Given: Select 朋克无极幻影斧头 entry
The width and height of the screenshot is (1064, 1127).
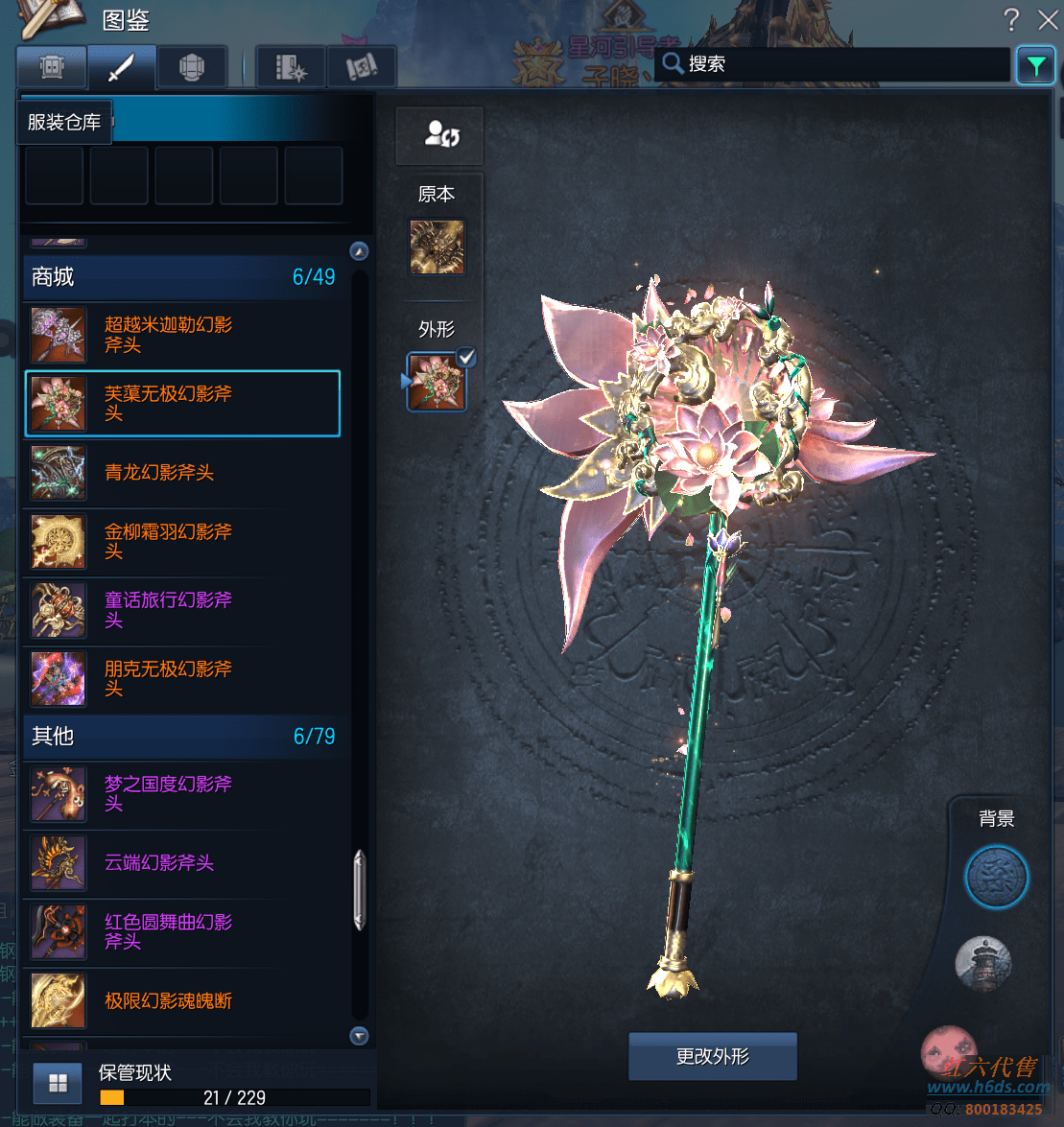Looking at the screenshot, I should (182, 679).
